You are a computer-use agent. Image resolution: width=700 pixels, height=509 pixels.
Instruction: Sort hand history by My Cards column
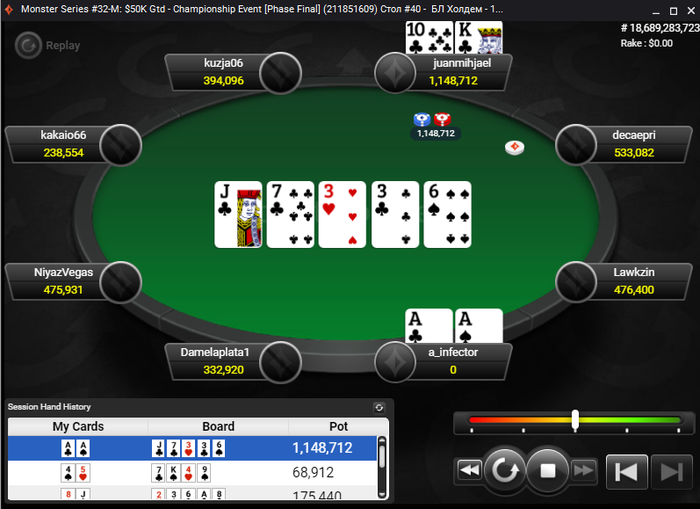coord(78,426)
